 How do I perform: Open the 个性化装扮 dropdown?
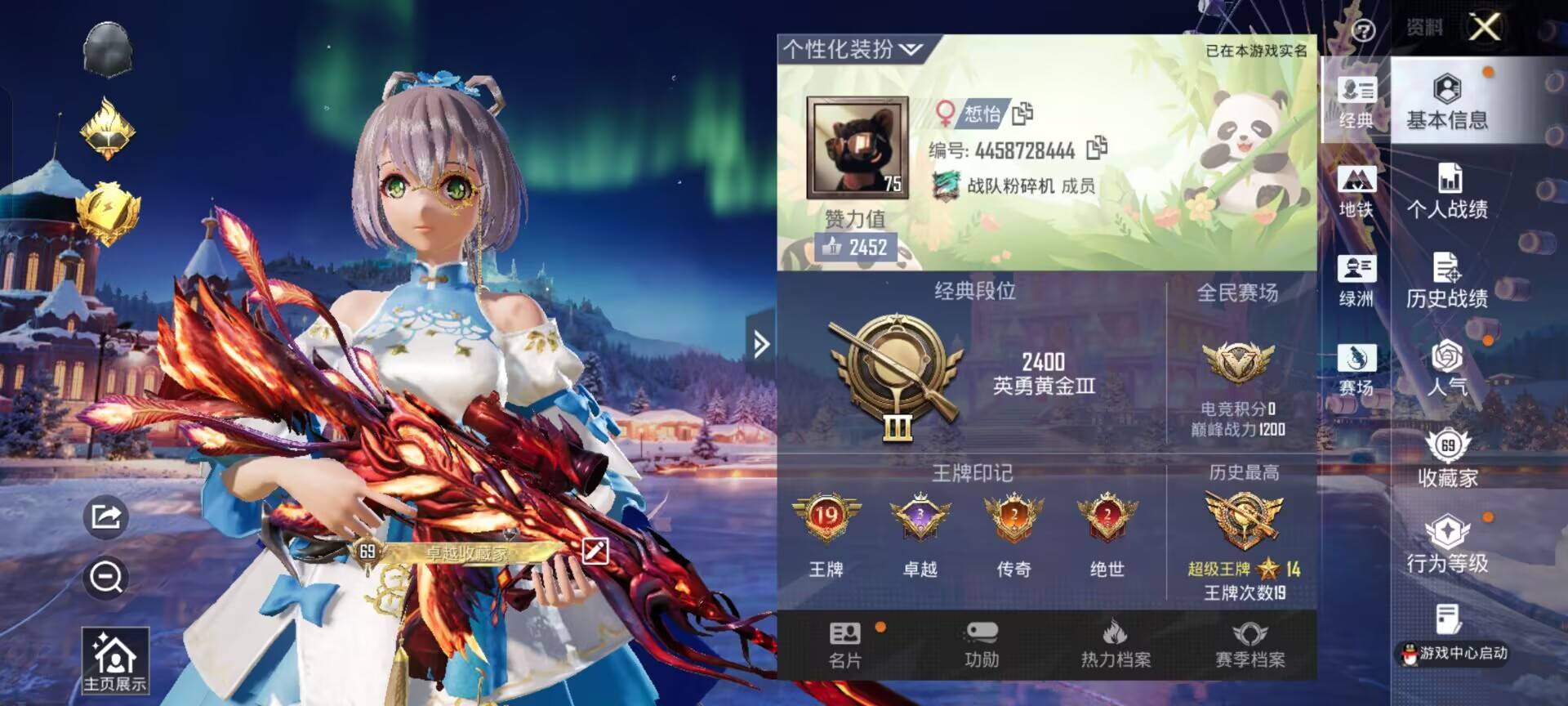point(852,50)
